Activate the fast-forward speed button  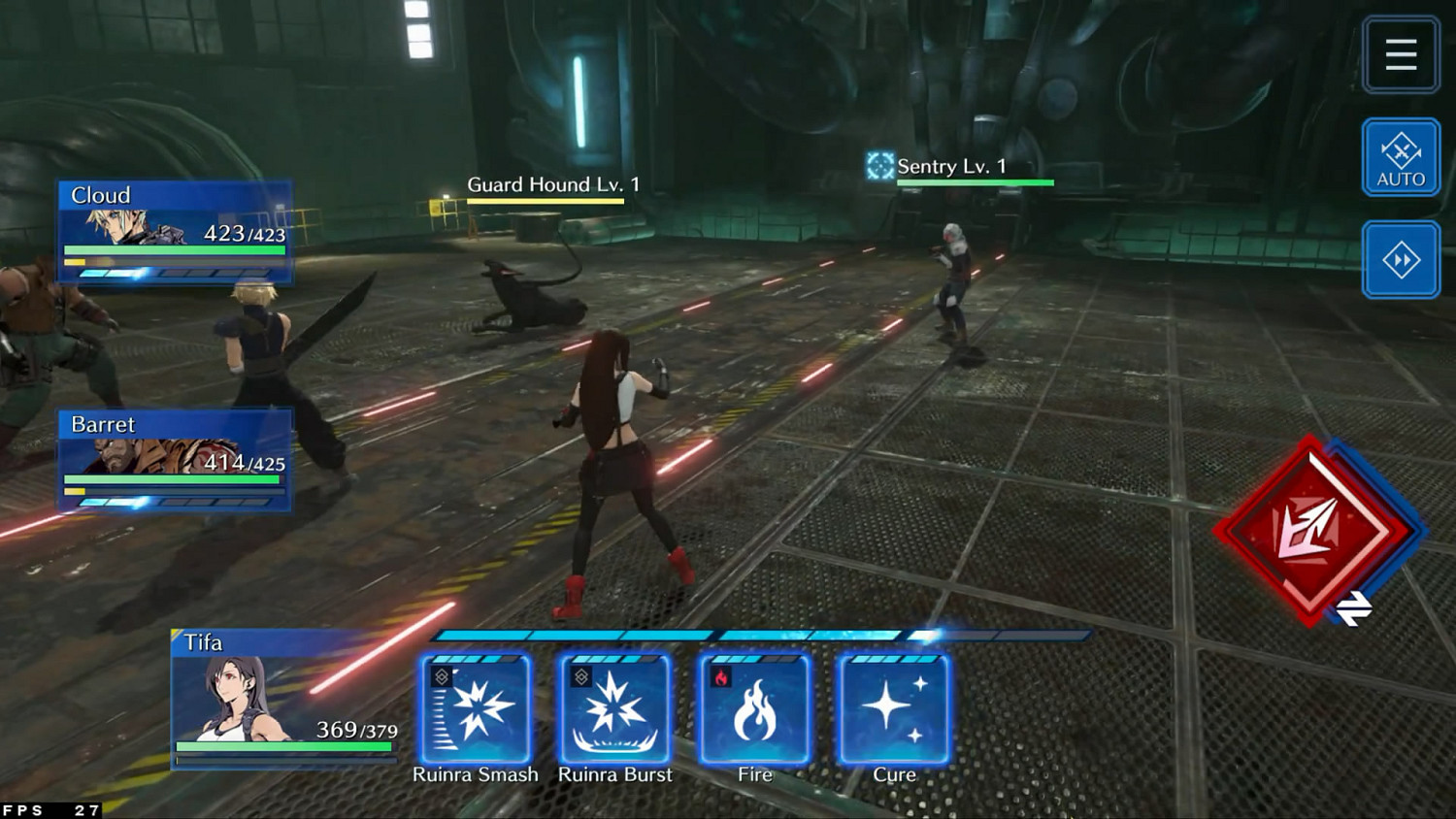[x=1401, y=260]
